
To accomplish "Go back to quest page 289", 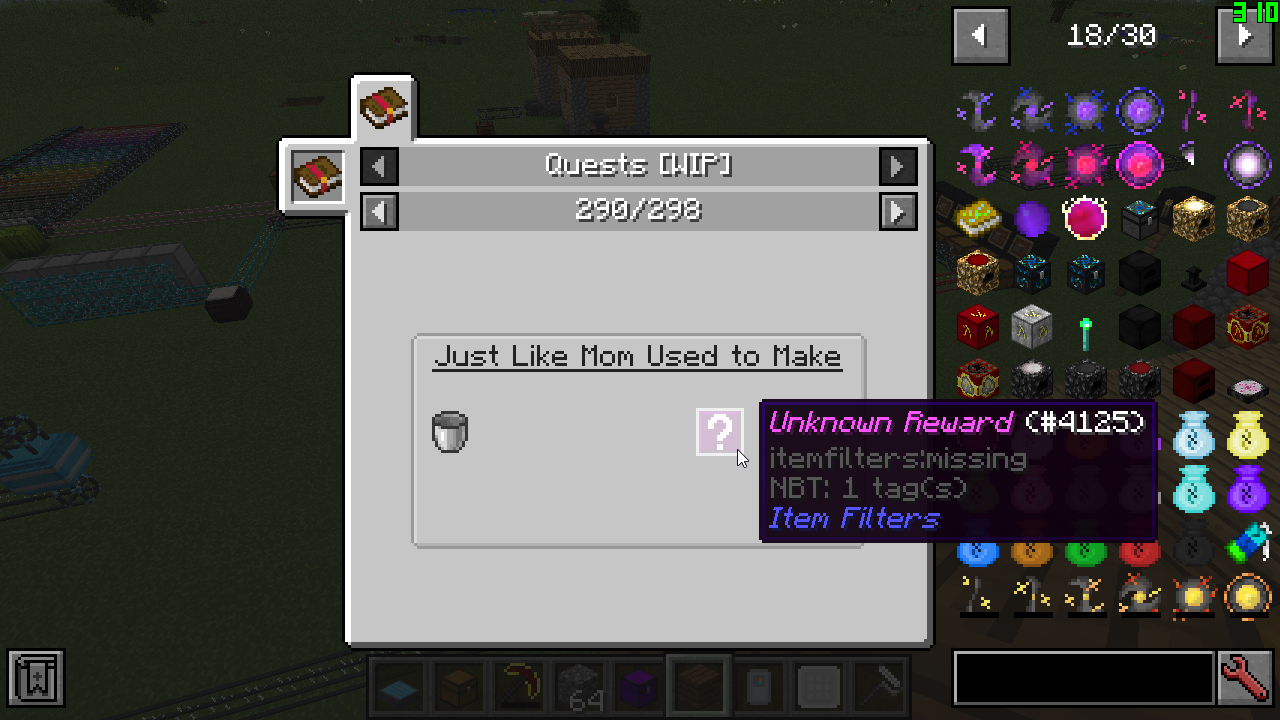I will click(x=379, y=211).
